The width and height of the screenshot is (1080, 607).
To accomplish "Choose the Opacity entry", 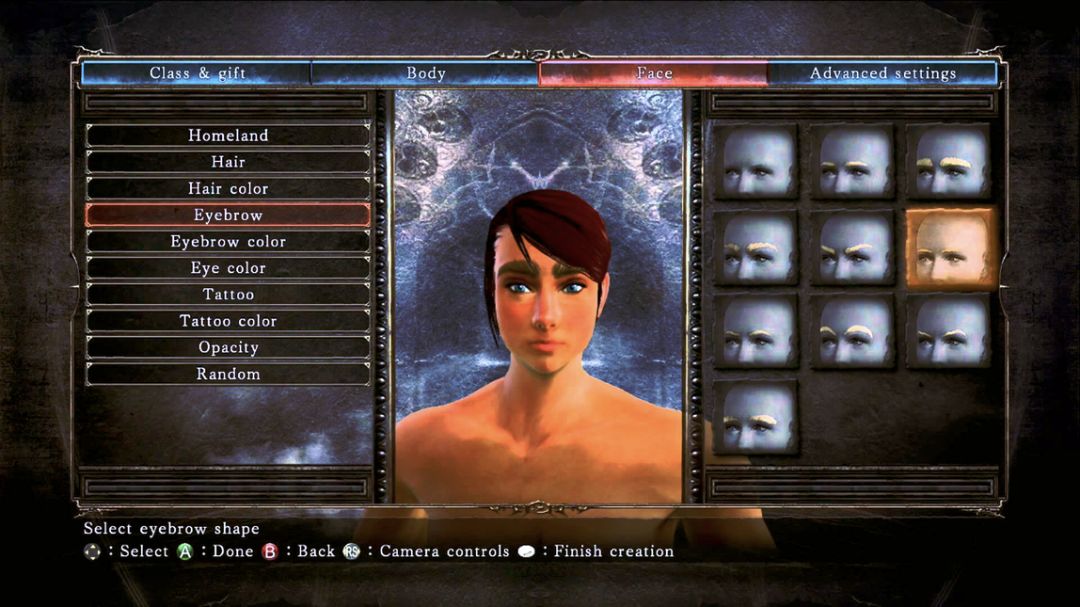I will pos(228,347).
